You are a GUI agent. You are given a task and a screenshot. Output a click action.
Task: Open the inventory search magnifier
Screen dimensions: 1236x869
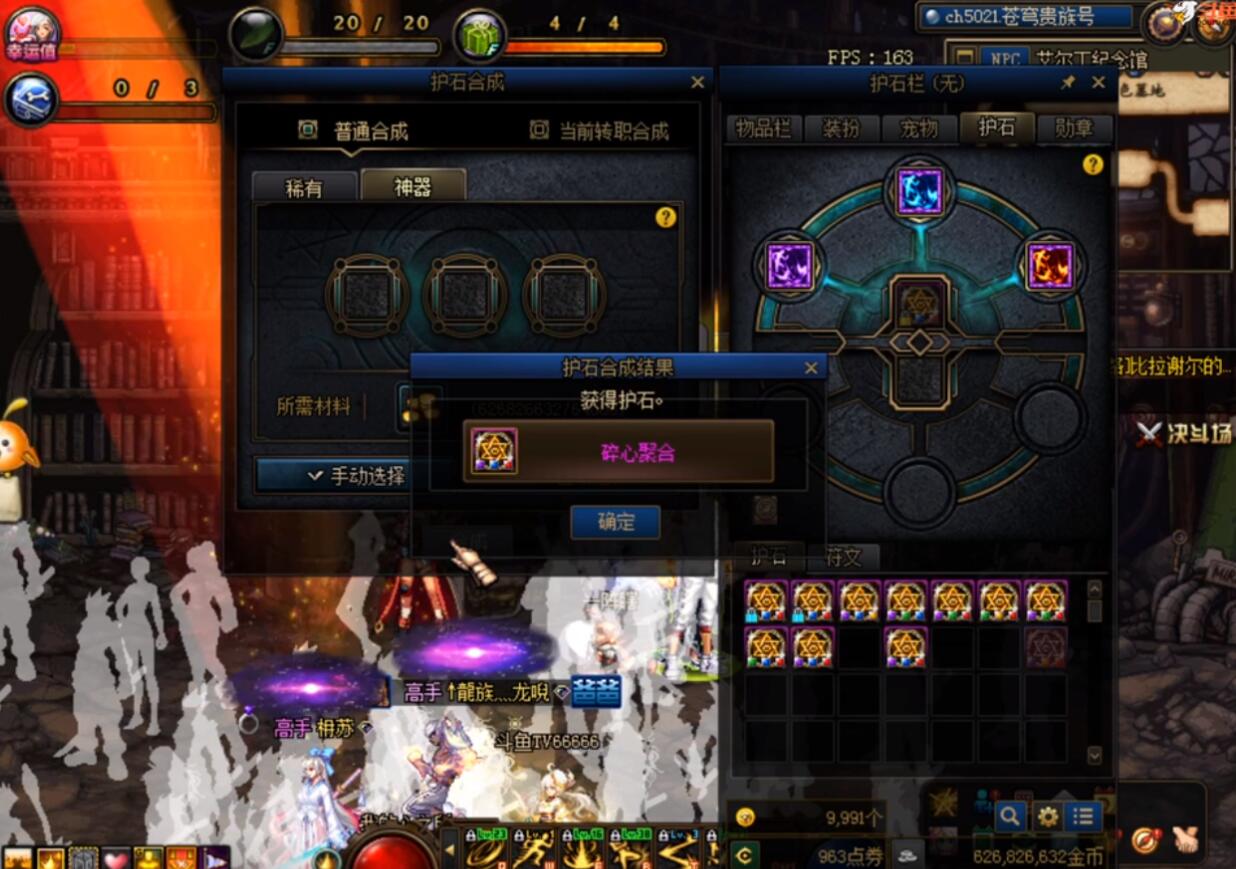point(1009,816)
